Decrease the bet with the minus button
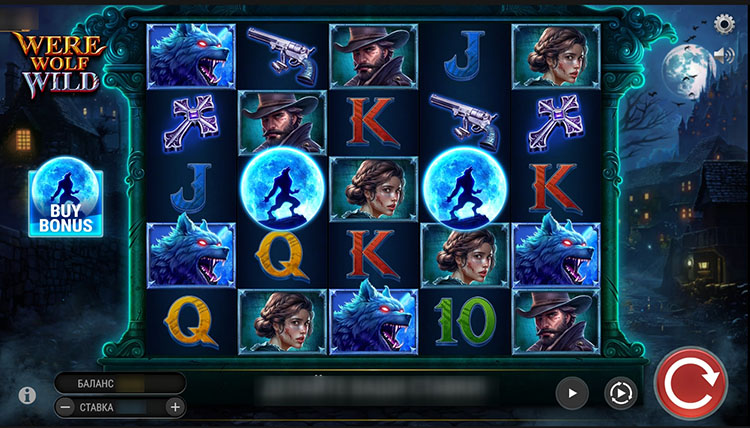The height and width of the screenshot is (428, 750). pyautogui.click(x=65, y=407)
